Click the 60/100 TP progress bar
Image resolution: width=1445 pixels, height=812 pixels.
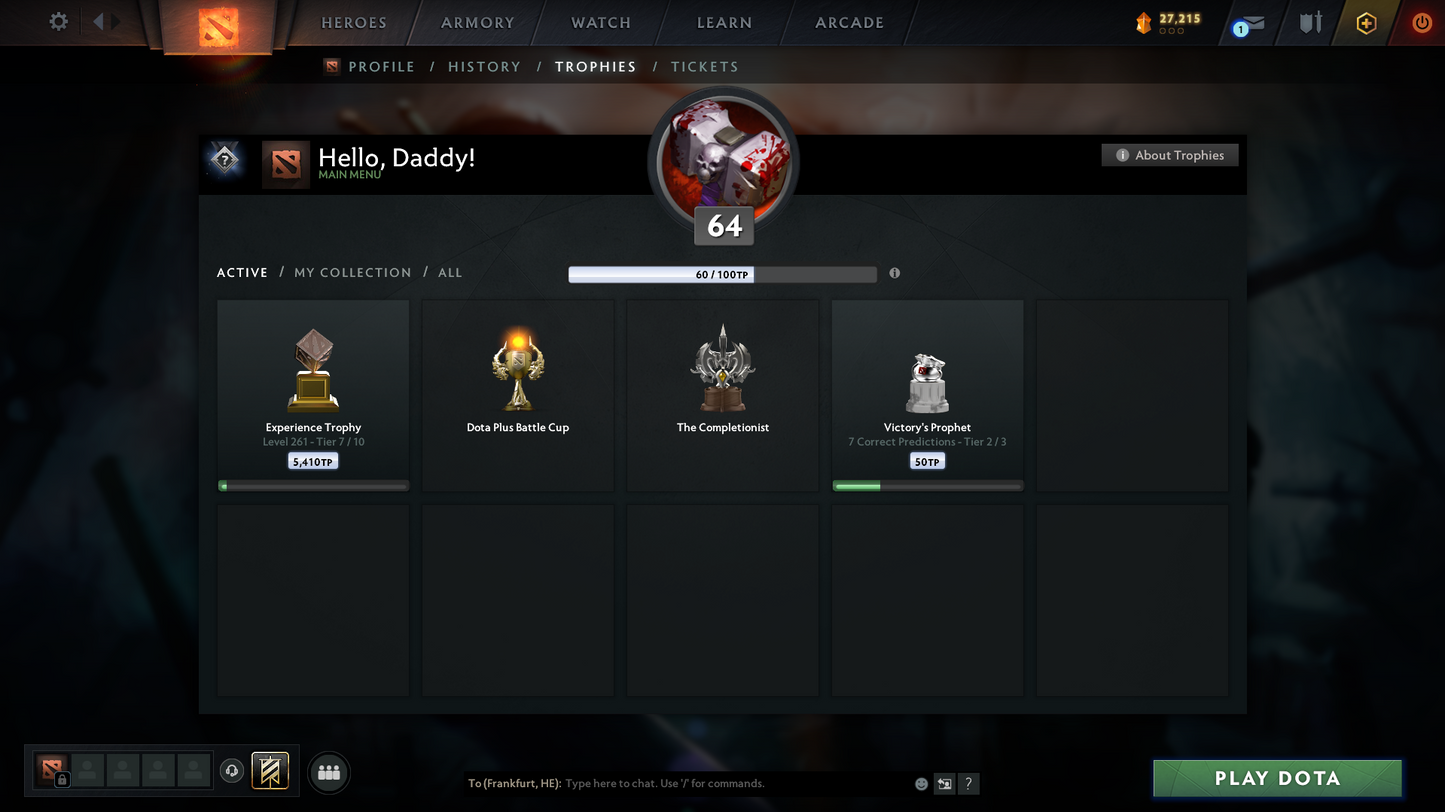(x=722, y=273)
